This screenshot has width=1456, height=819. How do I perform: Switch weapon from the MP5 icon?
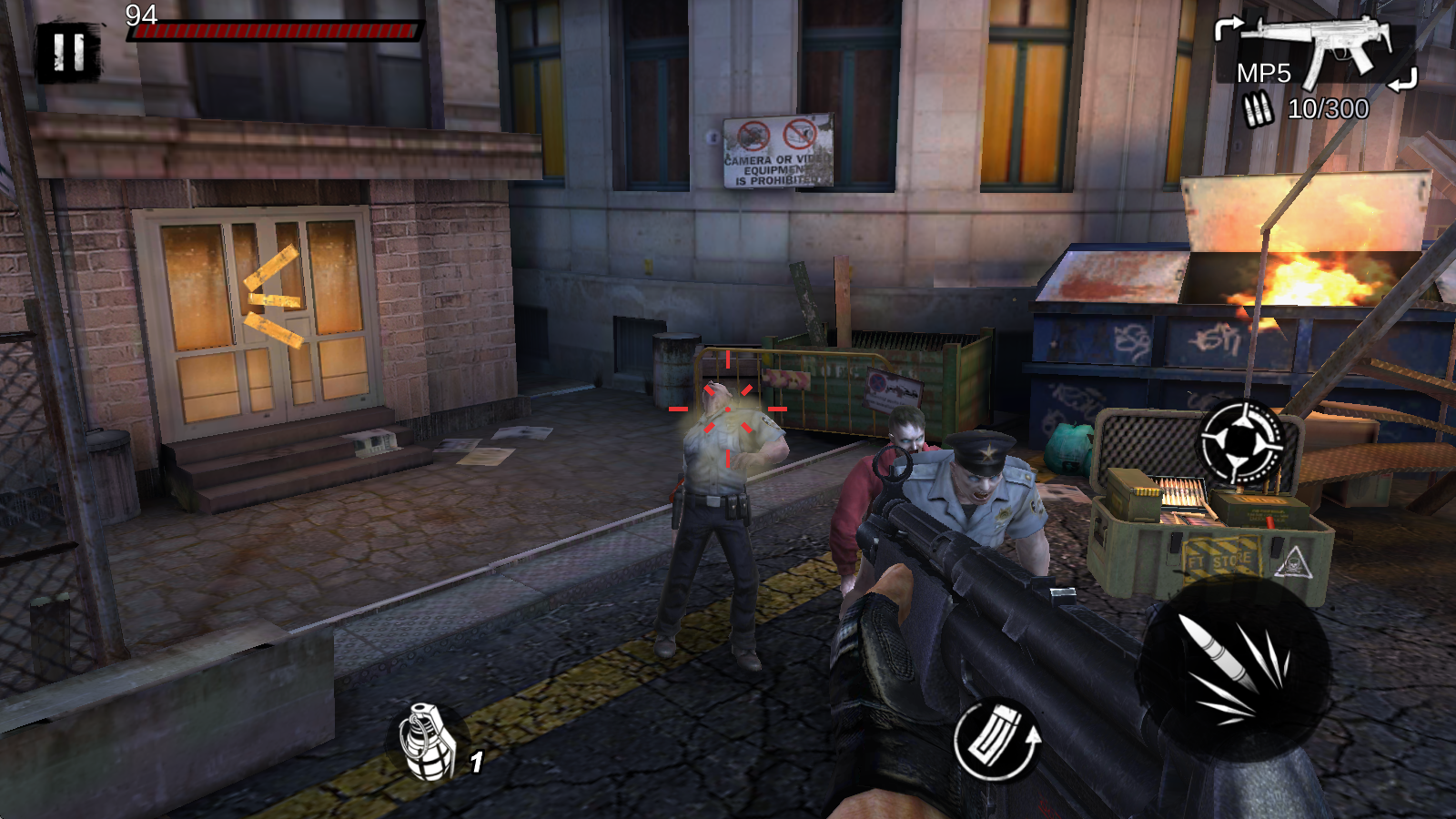(1315, 50)
